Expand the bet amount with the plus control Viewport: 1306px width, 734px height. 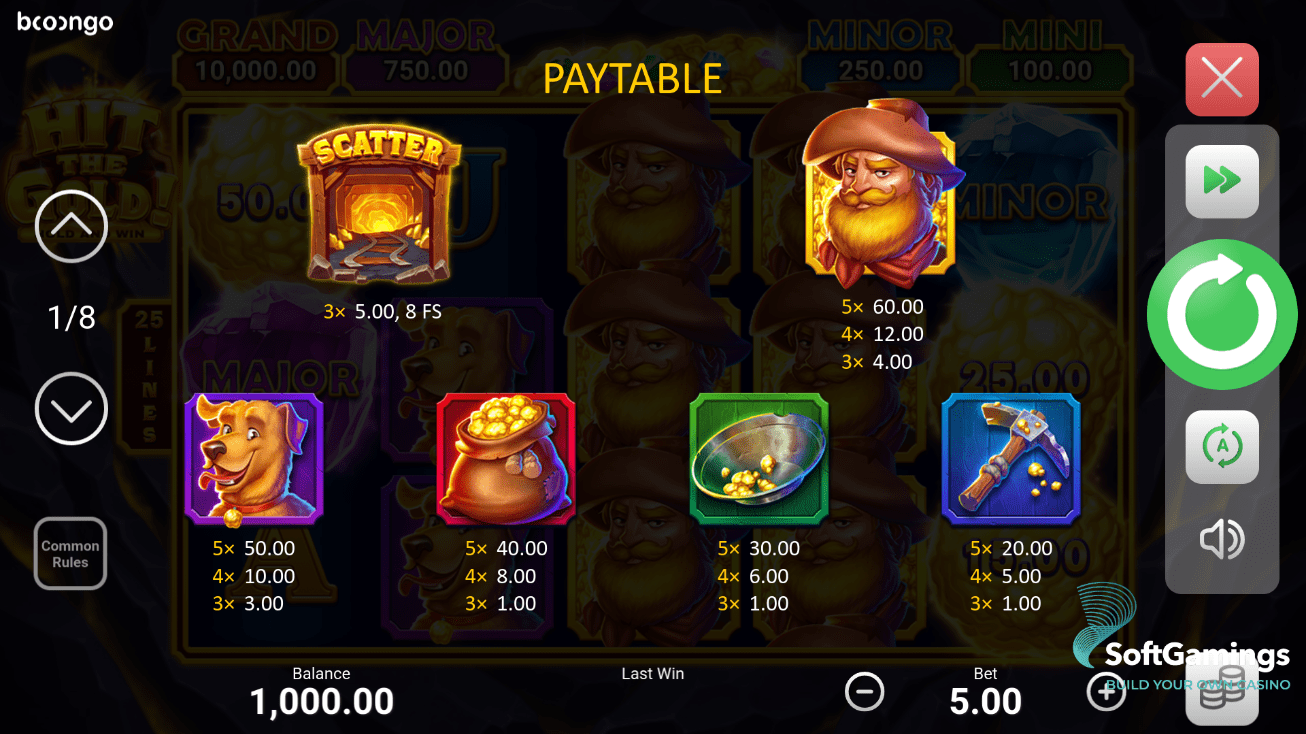point(1106,691)
